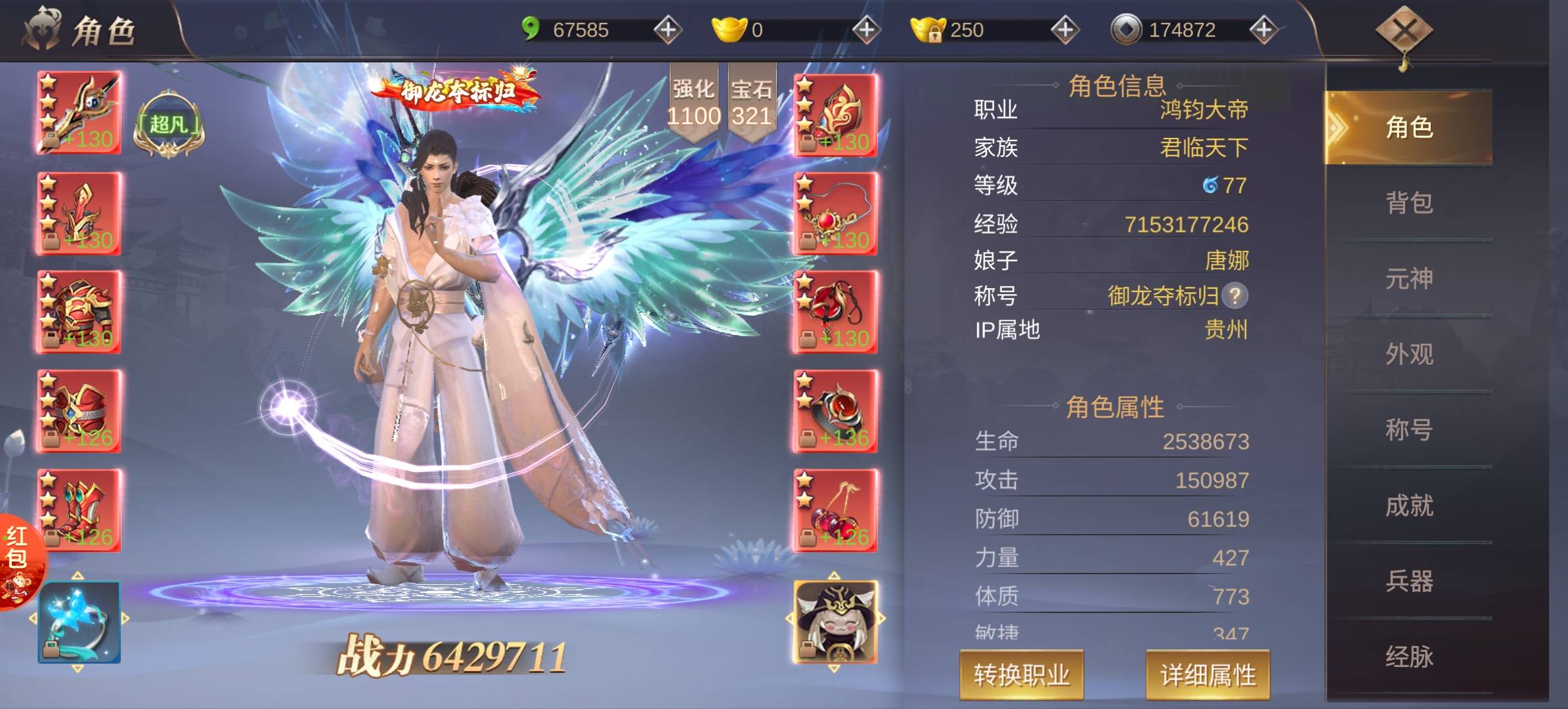Select the chibi pet portrait slot

click(835, 621)
